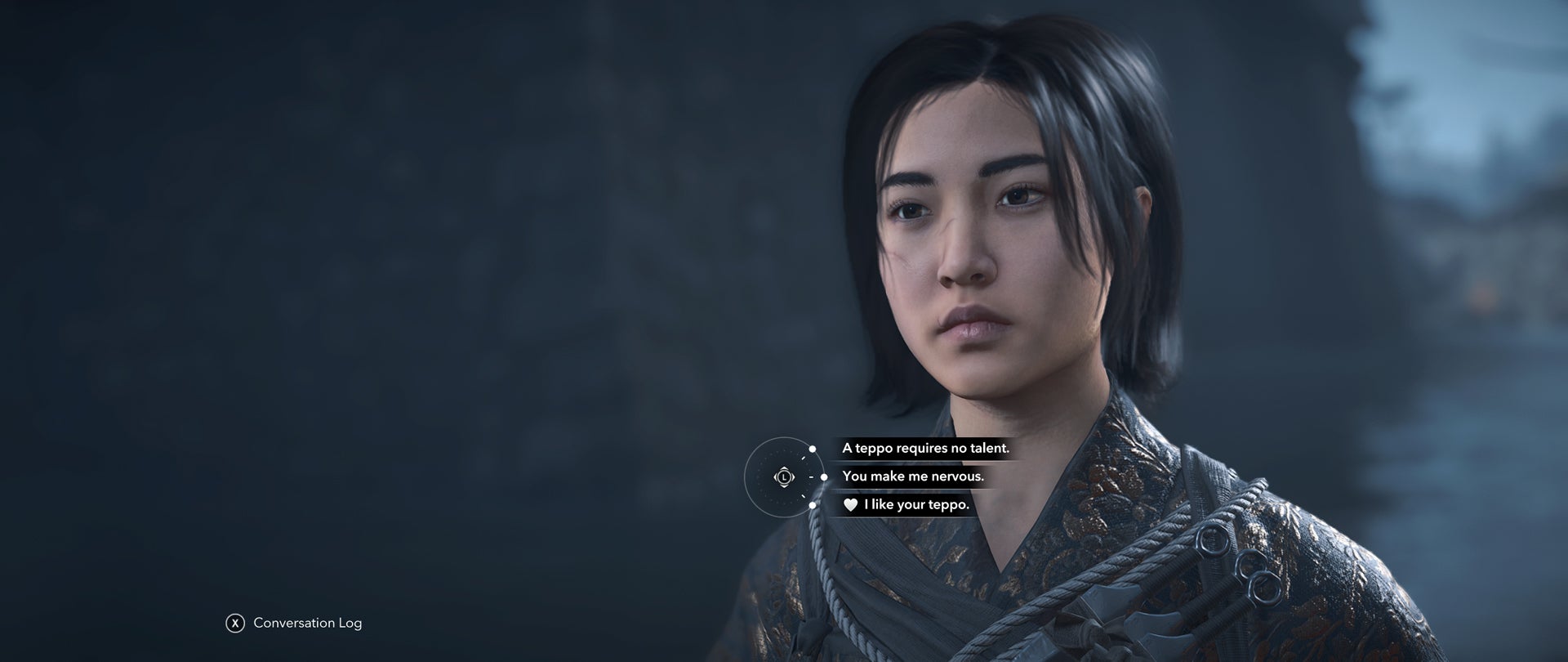The image size is (1568, 662).
Task: Click the up arrow above the L-stick icon
Action: pyautogui.click(x=784, y=468)
